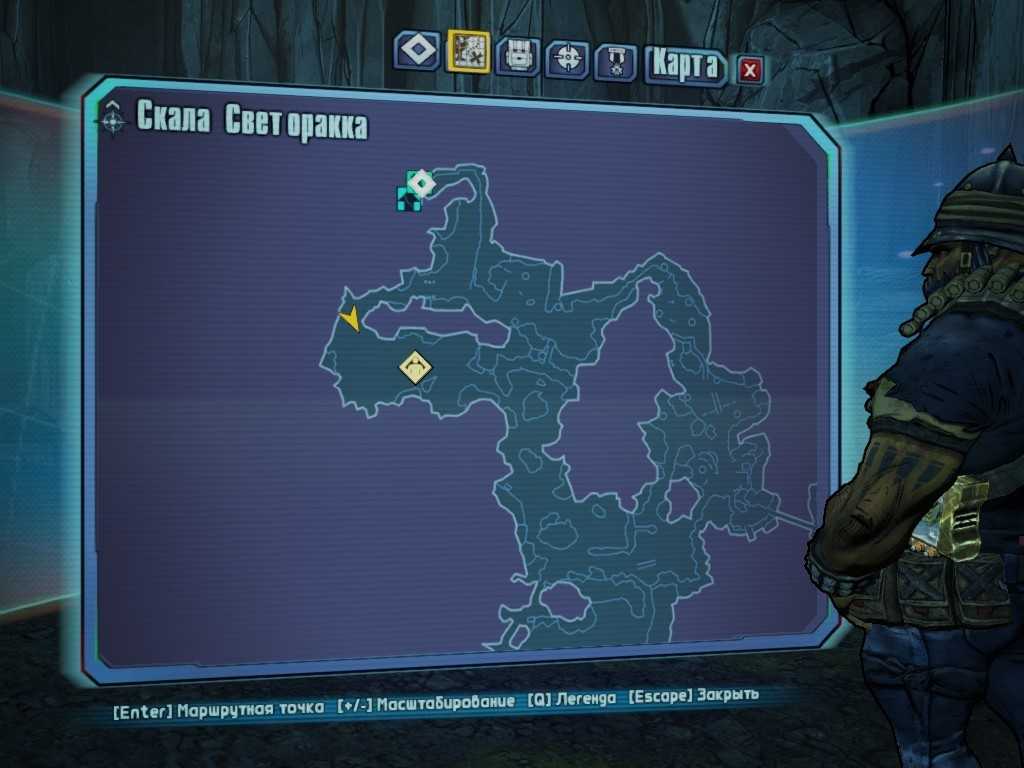Select the cyan fast travel station marker

[x=407, y=197]
